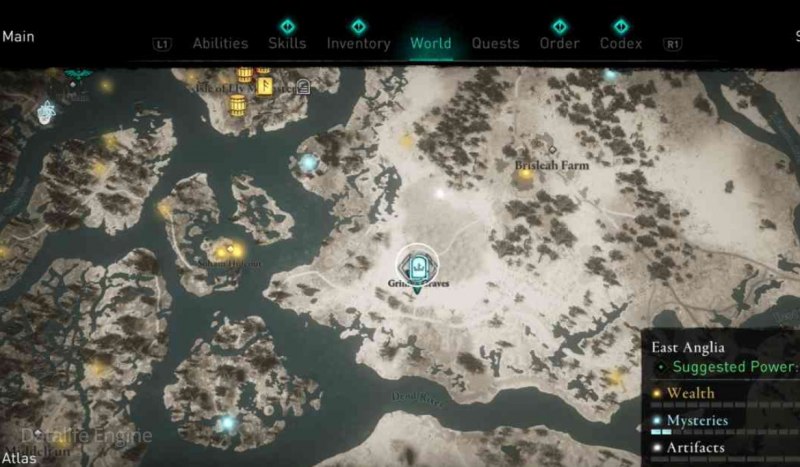
Task: Click the Mysteries legend entry
Action: click(x=697, y=421)
